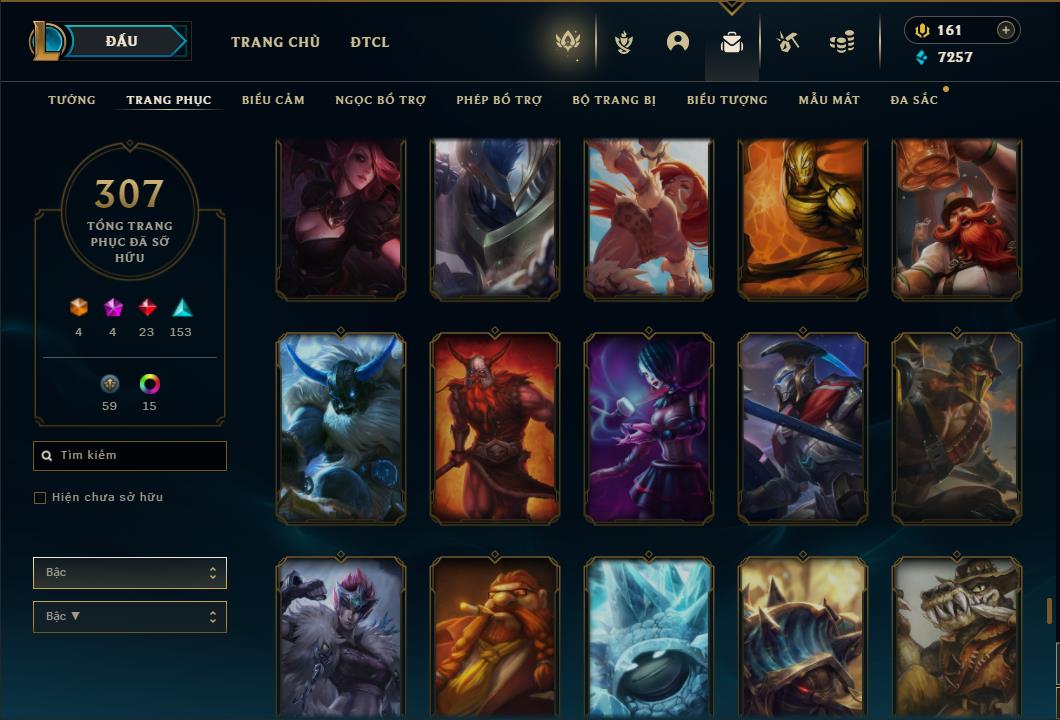Show the BỘ TRANG BỊ tab

(614, 100)
